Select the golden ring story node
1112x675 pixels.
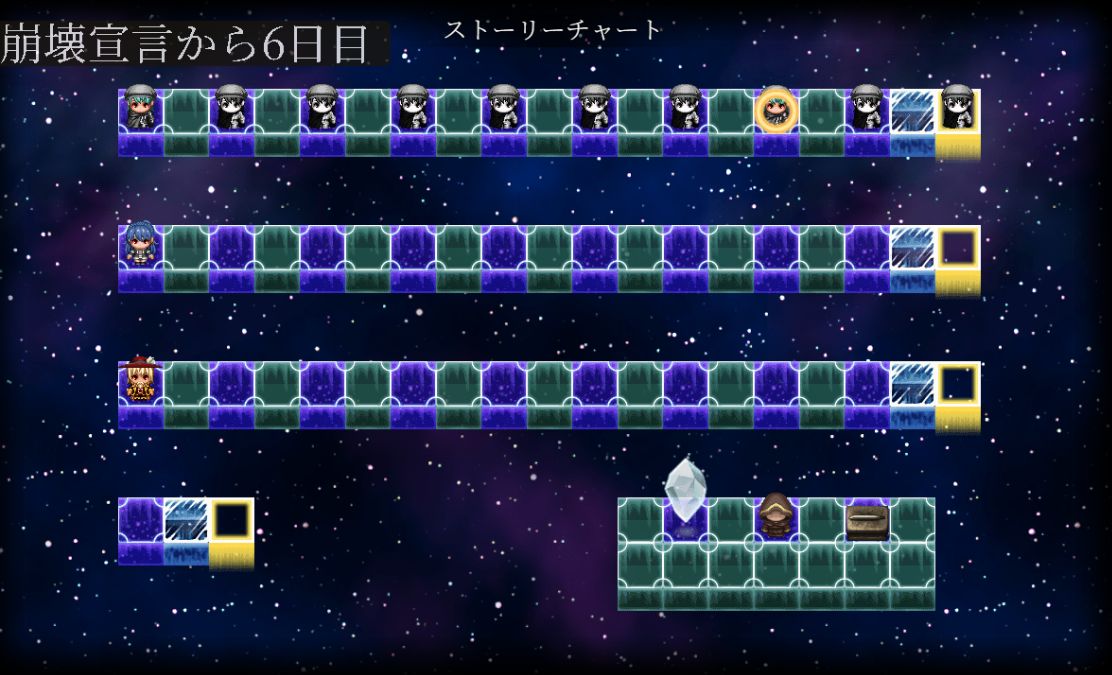pyautogui.click(x=776, y=110)
